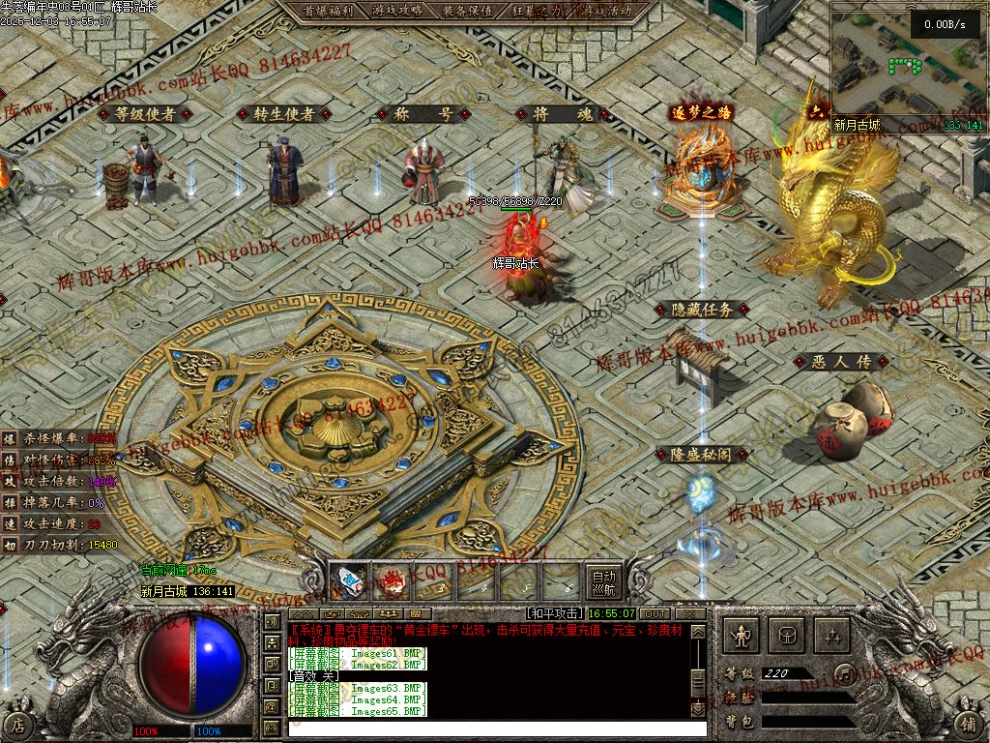This screenshot has width=990, height=743.
Task: Toggle the 和平攻击 attack mode label
Action: point(555,613)
